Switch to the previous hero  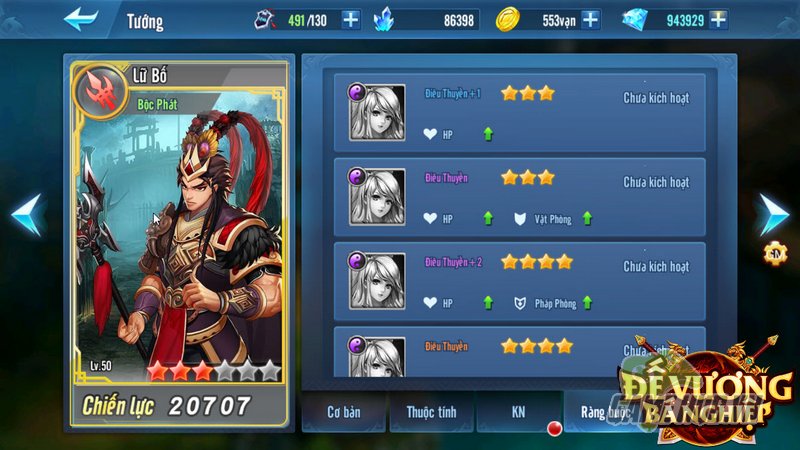[x=26, y=214]
